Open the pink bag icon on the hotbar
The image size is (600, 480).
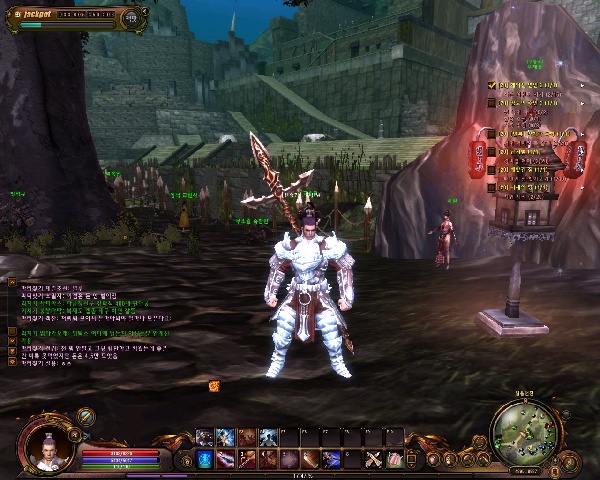395,459
